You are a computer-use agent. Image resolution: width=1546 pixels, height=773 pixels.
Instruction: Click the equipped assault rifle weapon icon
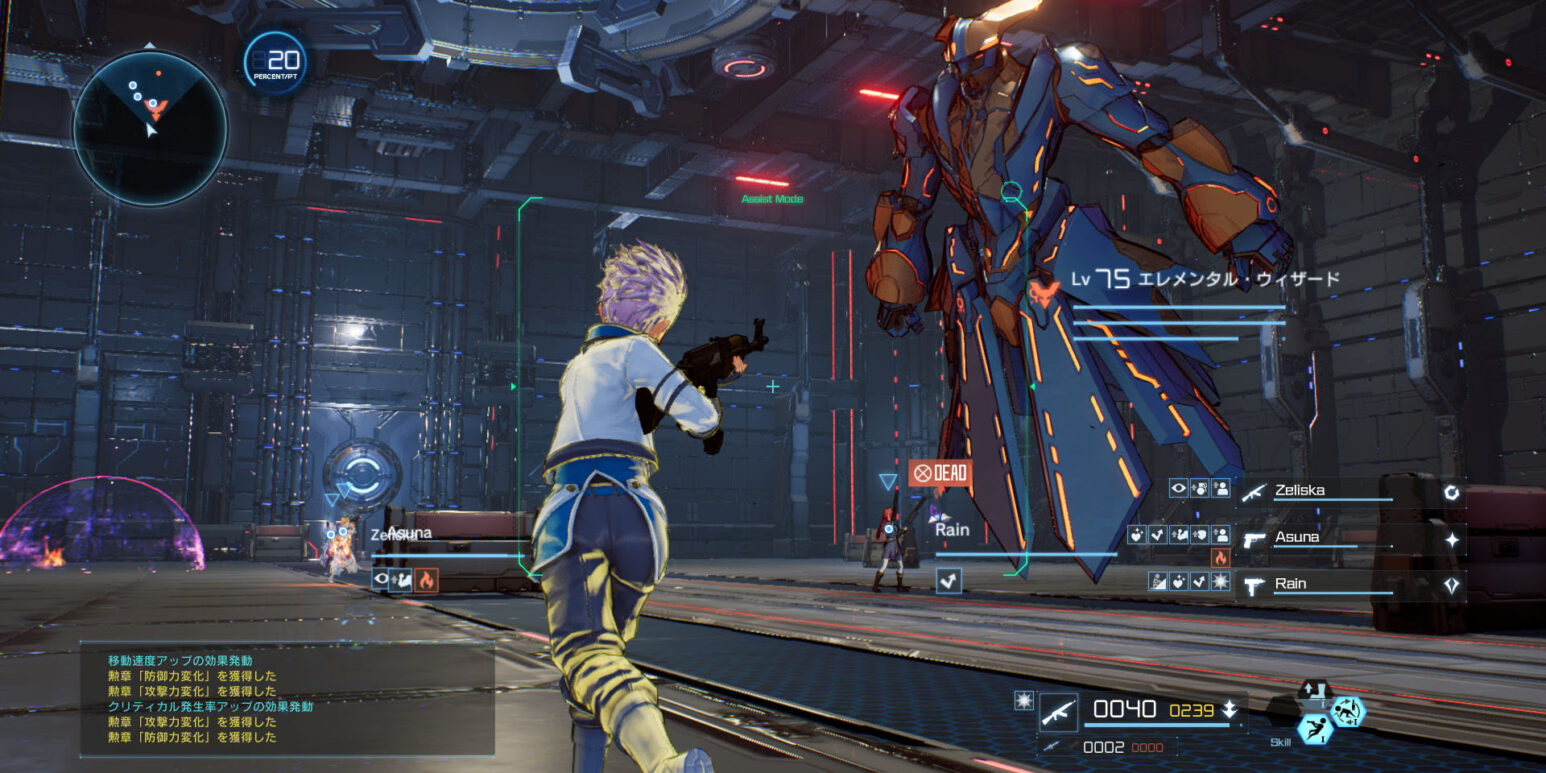point(1058,711)
